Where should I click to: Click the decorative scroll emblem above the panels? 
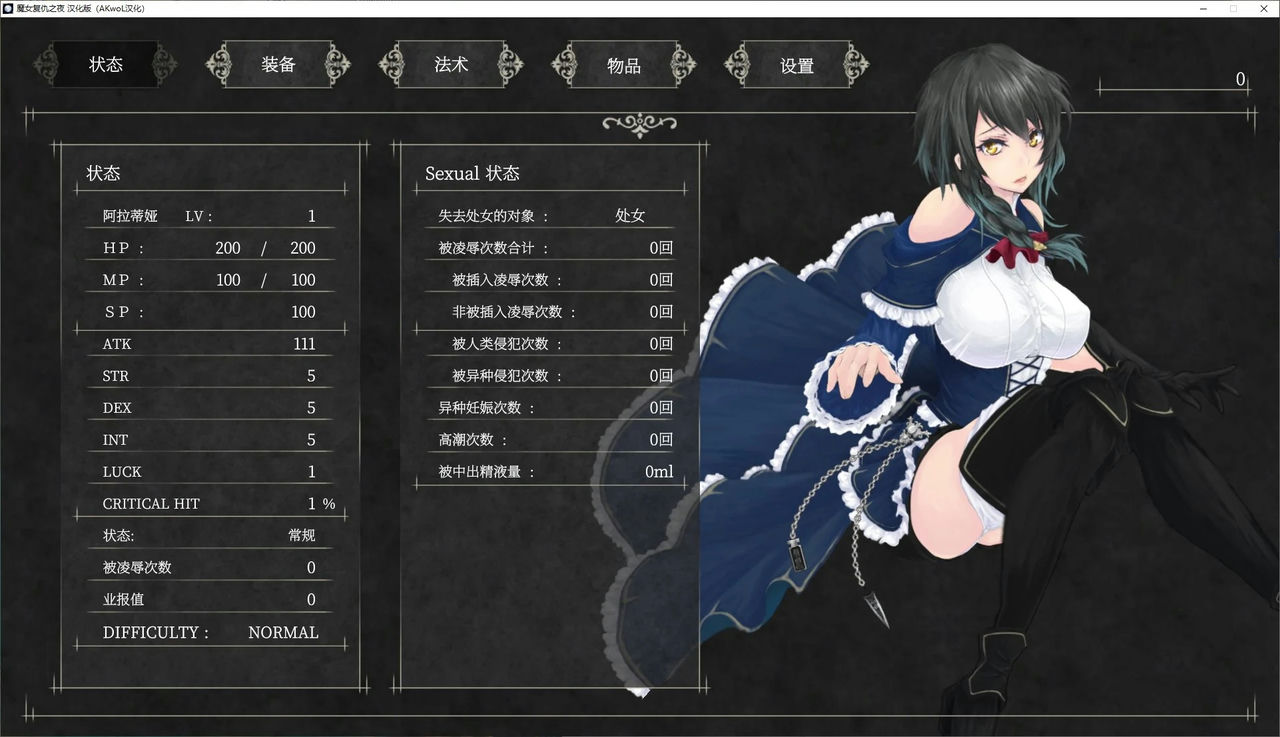(638, 124)
